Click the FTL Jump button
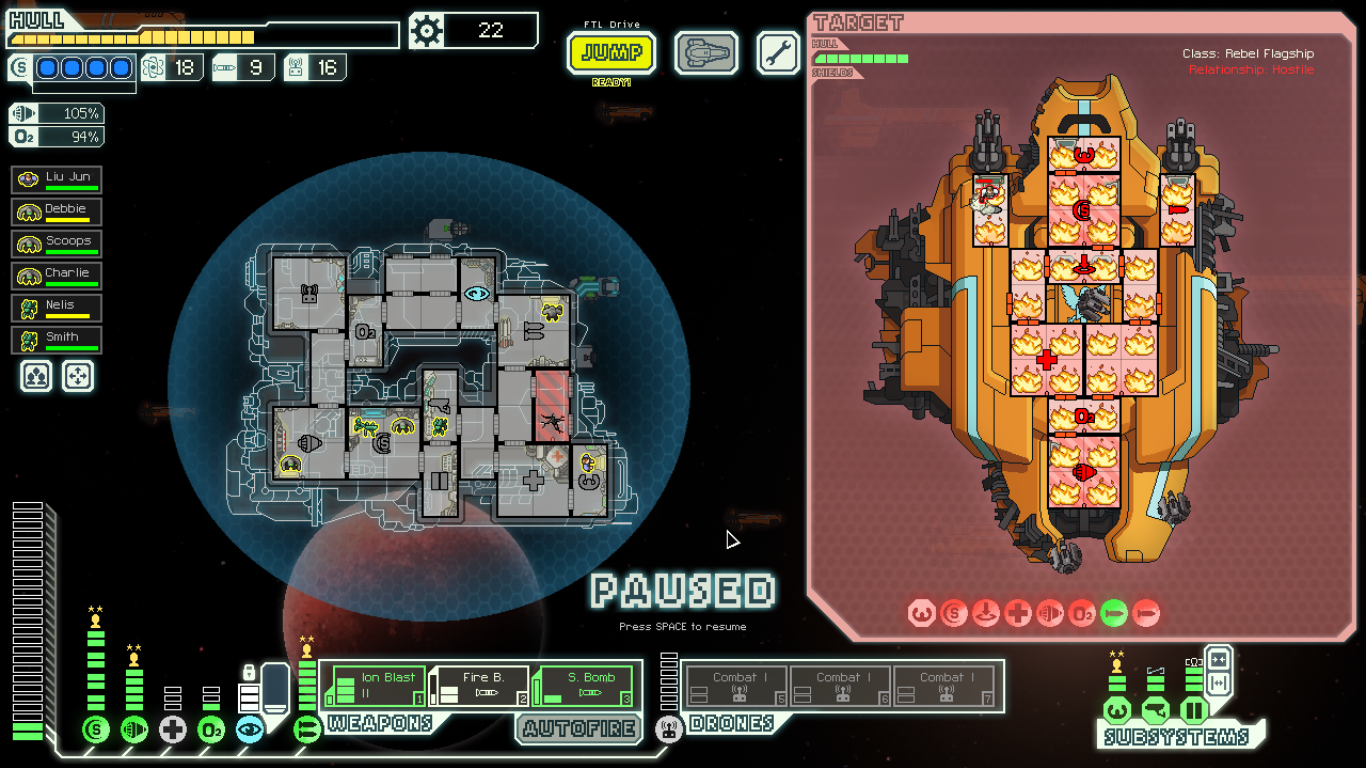This screenshot has height=768, width=1366. (611, 52)
